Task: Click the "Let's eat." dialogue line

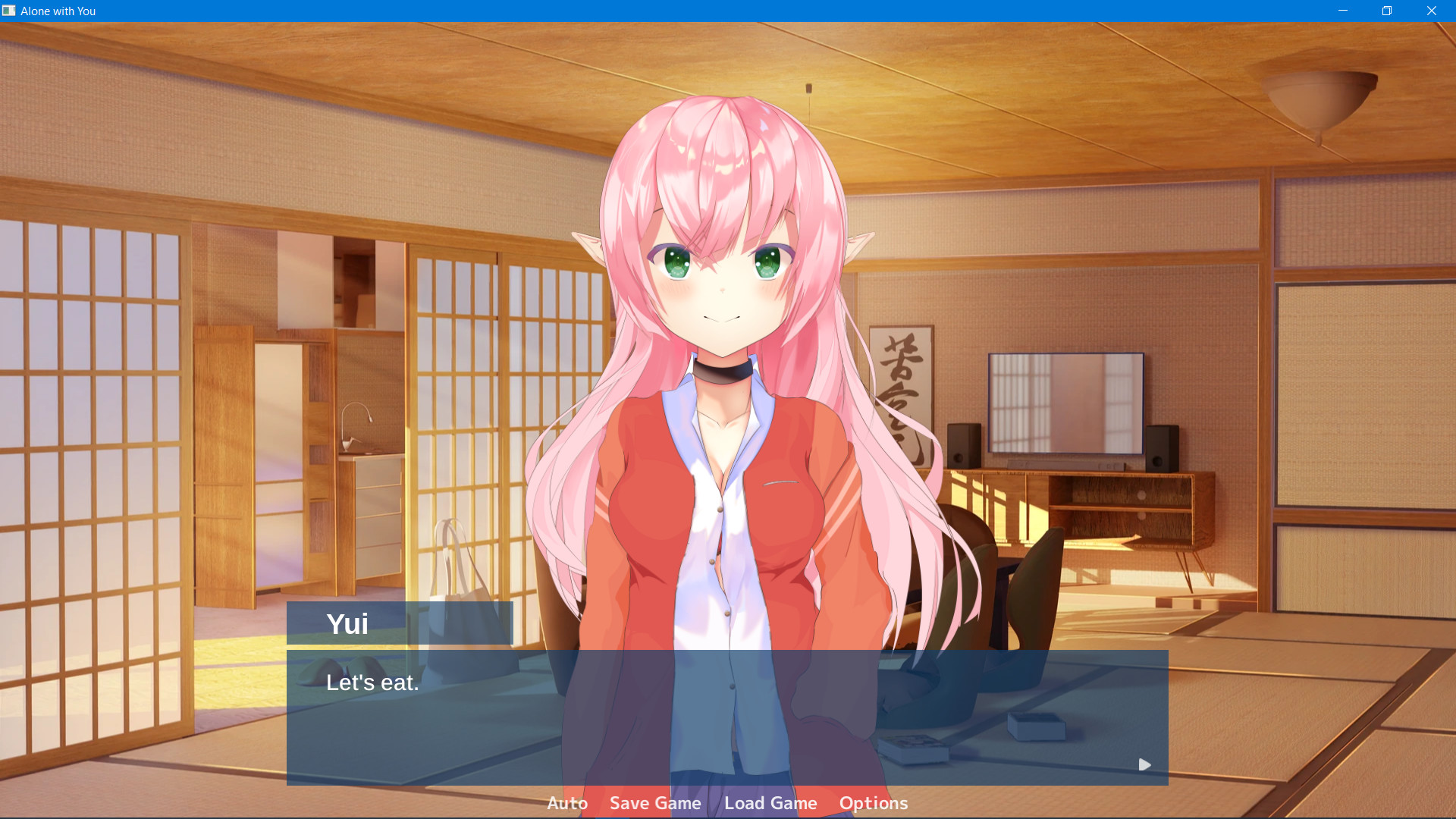Action: [372, 682]
